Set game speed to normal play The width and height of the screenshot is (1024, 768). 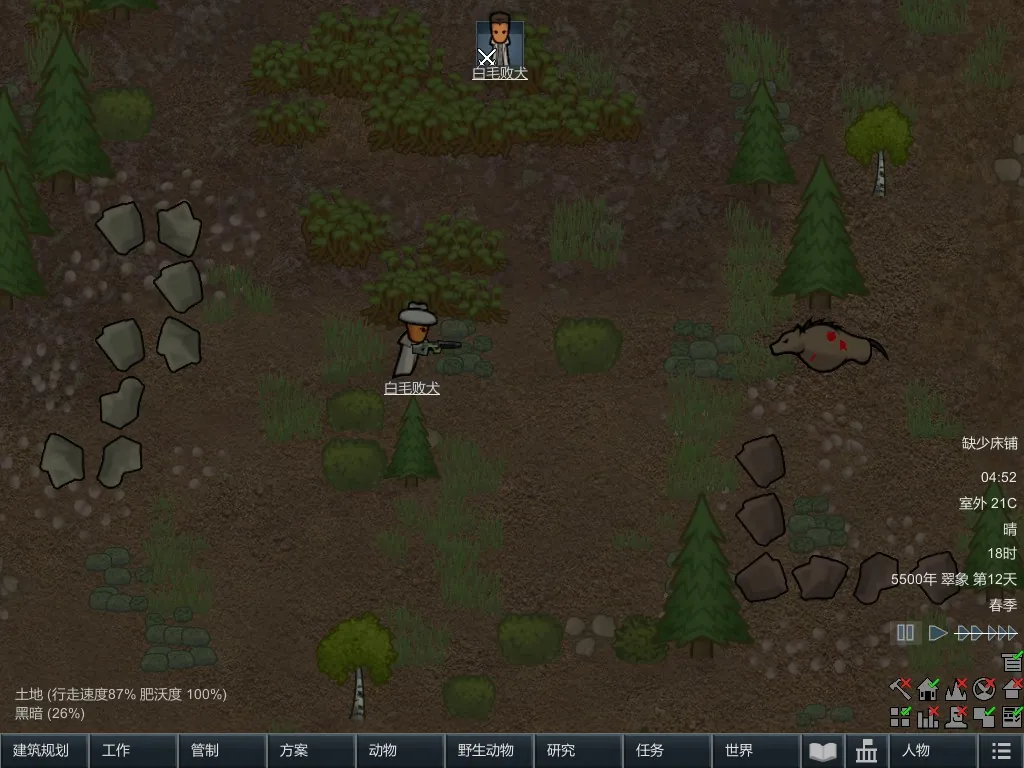point(937,633)
